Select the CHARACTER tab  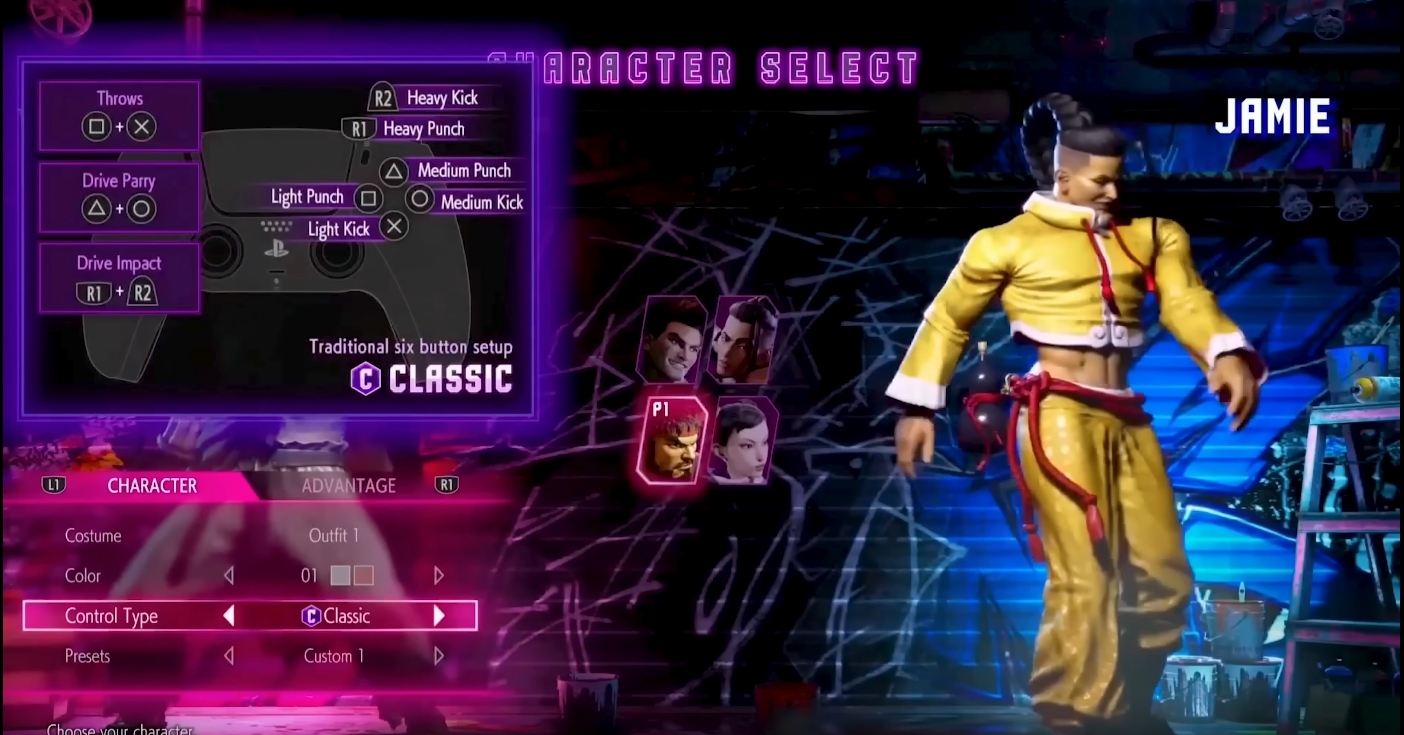coord(153,485)
